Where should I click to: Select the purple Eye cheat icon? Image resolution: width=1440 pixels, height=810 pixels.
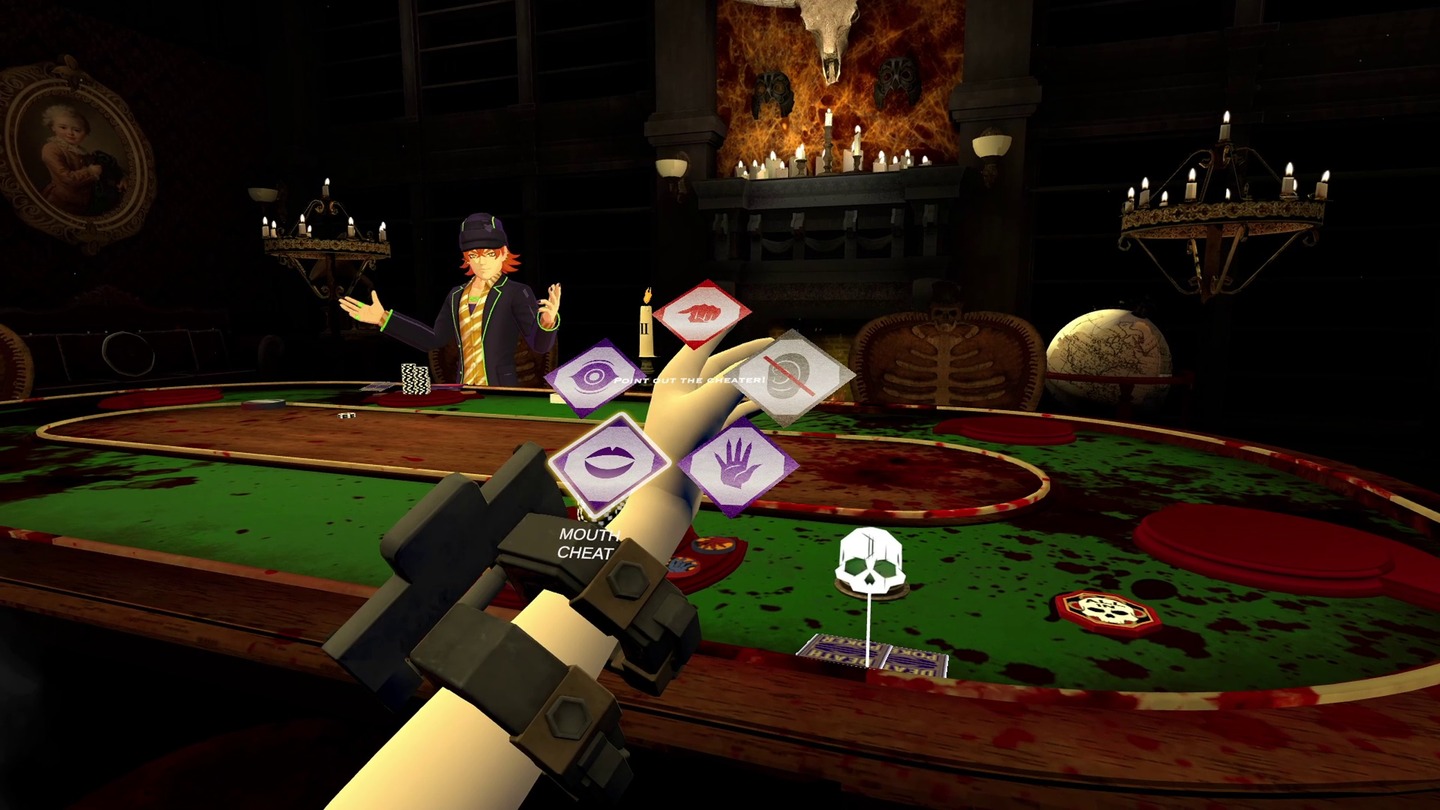592,378
